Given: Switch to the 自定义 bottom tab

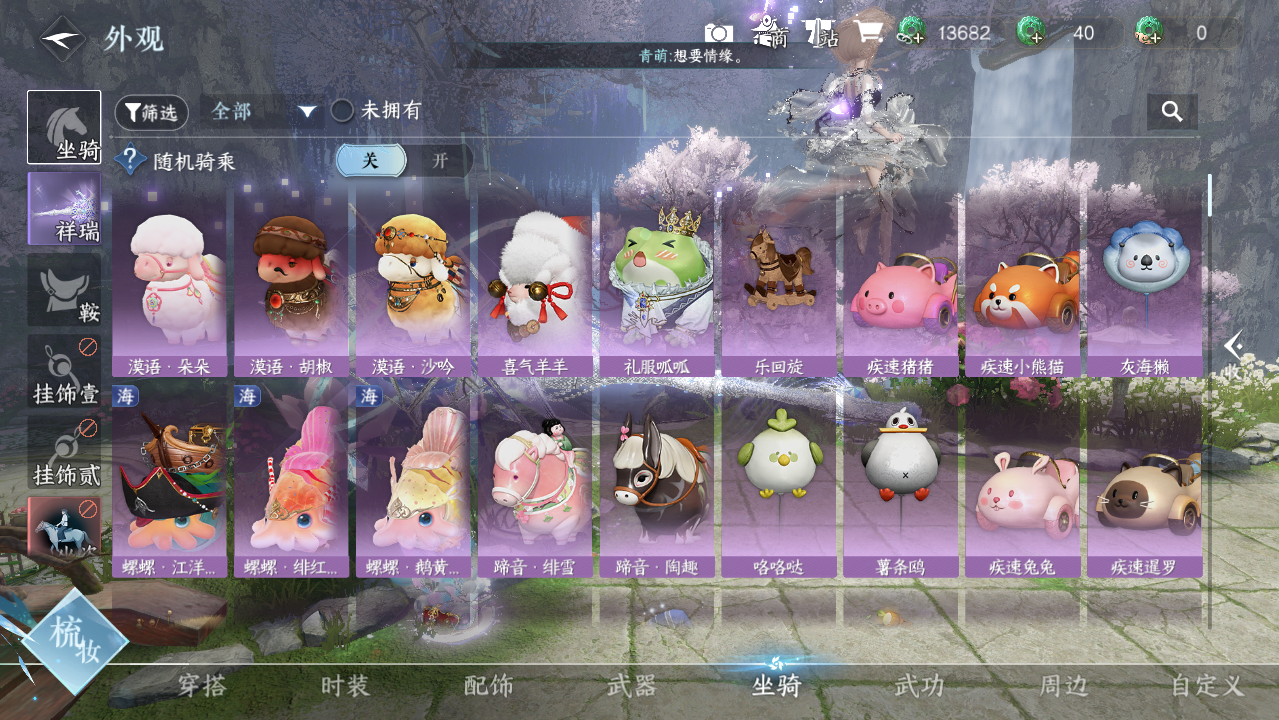Looking at the screenshot, I should click(1207, 686).
